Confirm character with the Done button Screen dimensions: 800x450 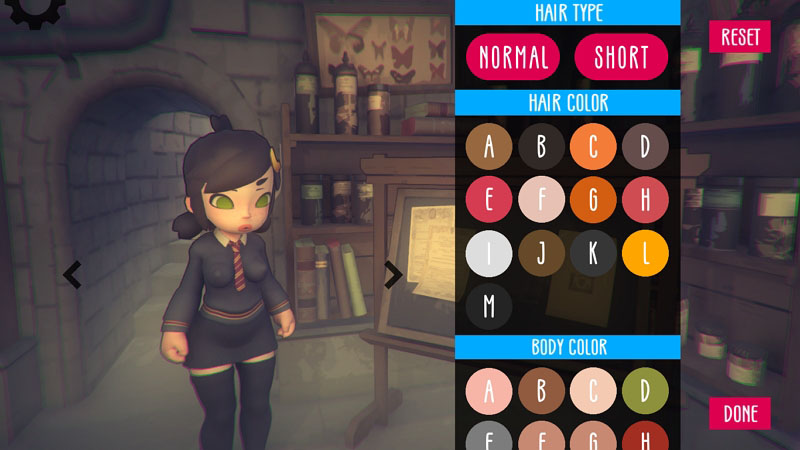point(740,413)
